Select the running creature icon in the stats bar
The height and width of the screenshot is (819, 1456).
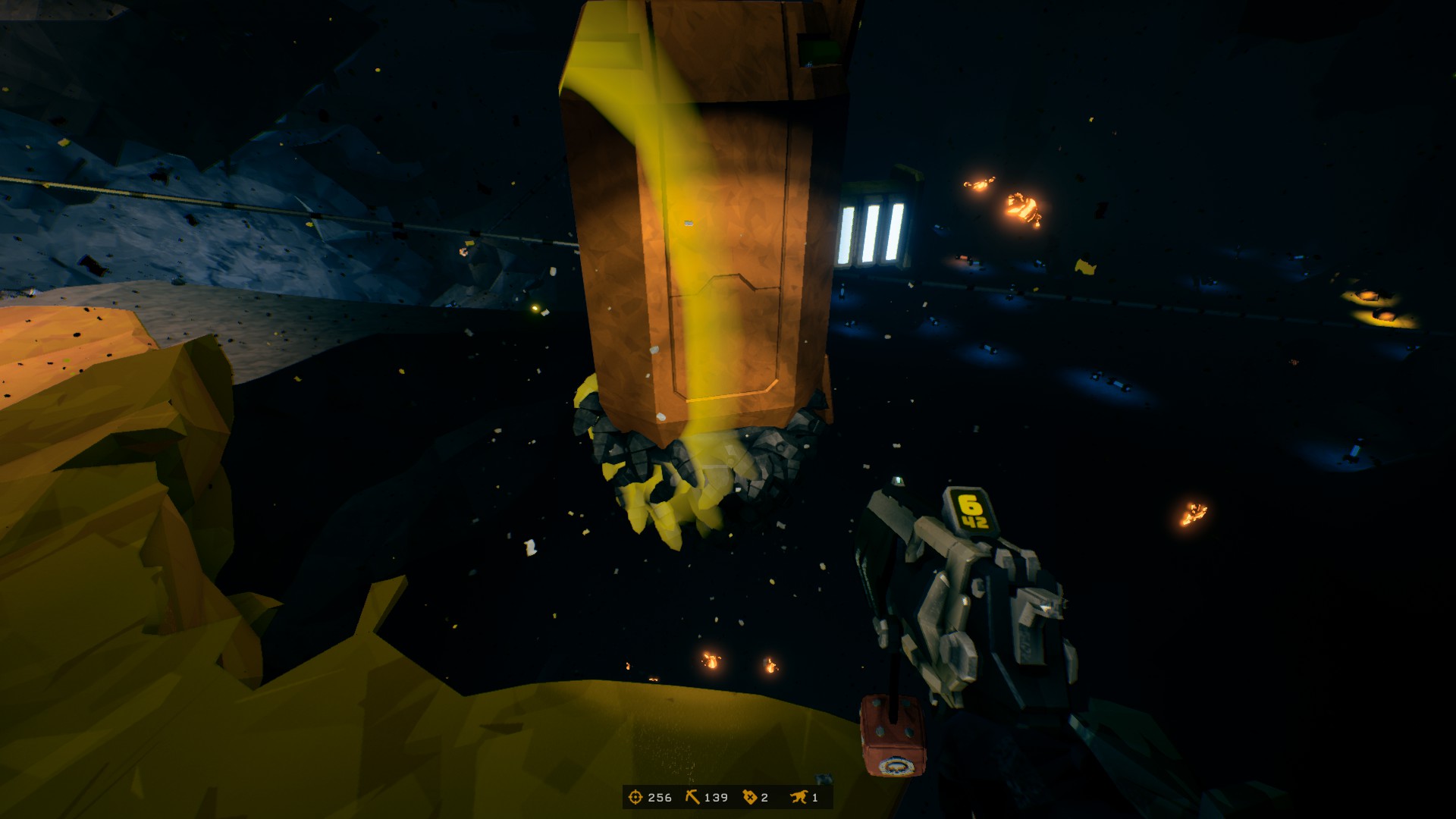click(799, 797)
